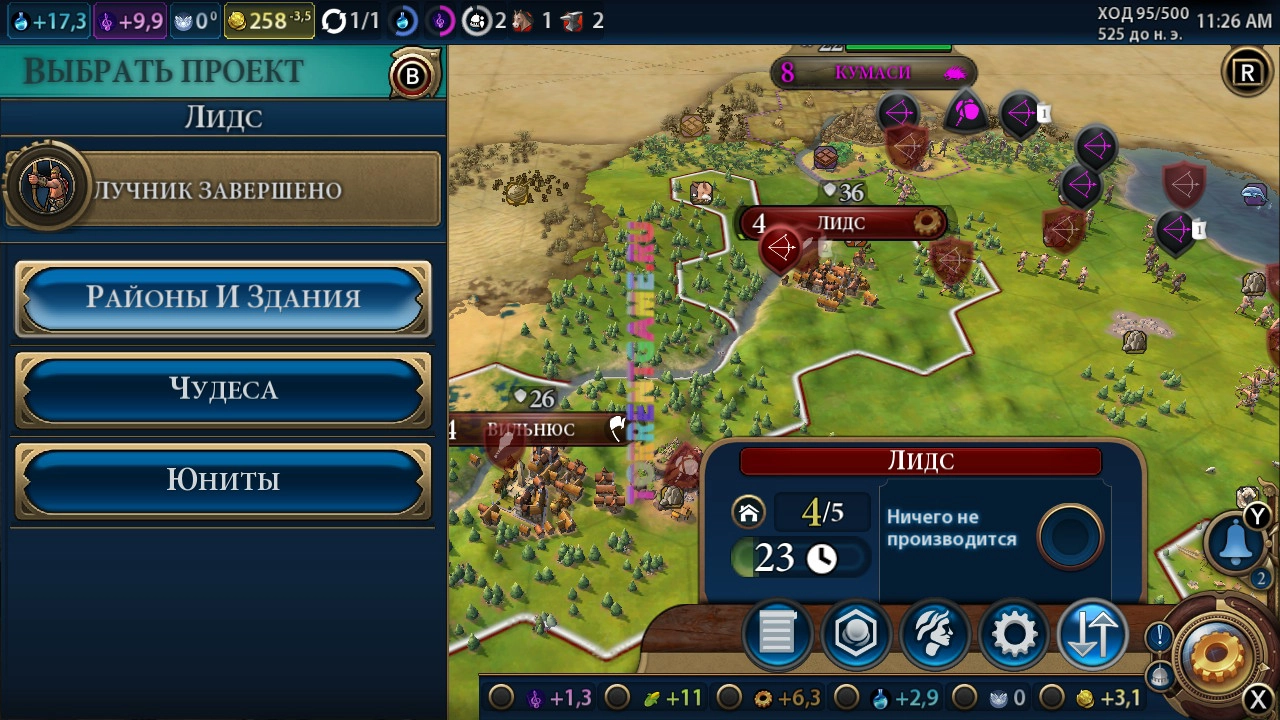The image size is (1280, 720).
Task: Toggle food yield focus circle
Action: point(618,697)
